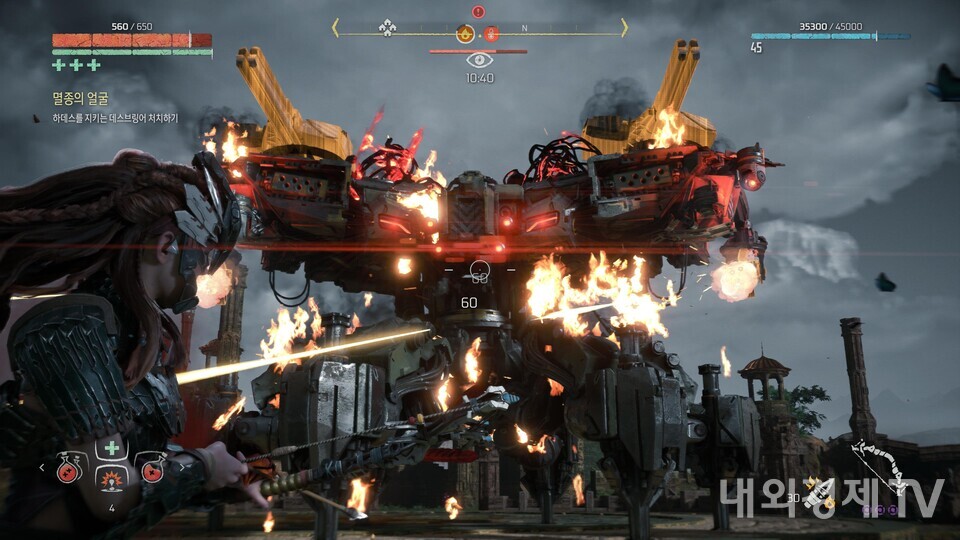Click the red exclamation alert icon
The image size is (960, 540).
point(478,12)
